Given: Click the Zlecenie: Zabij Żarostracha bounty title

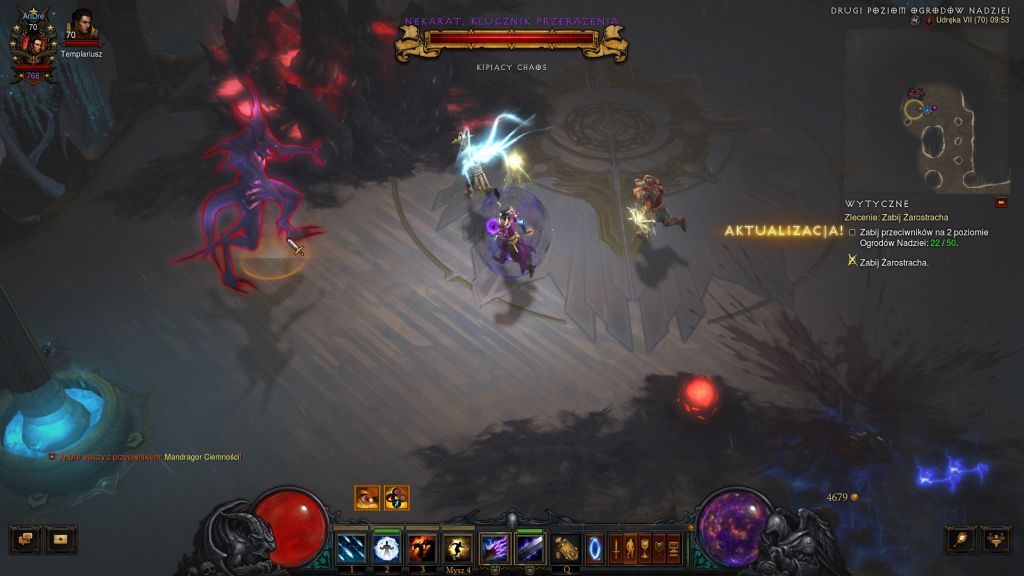Looking at the screenshot, I should [896, 217].
